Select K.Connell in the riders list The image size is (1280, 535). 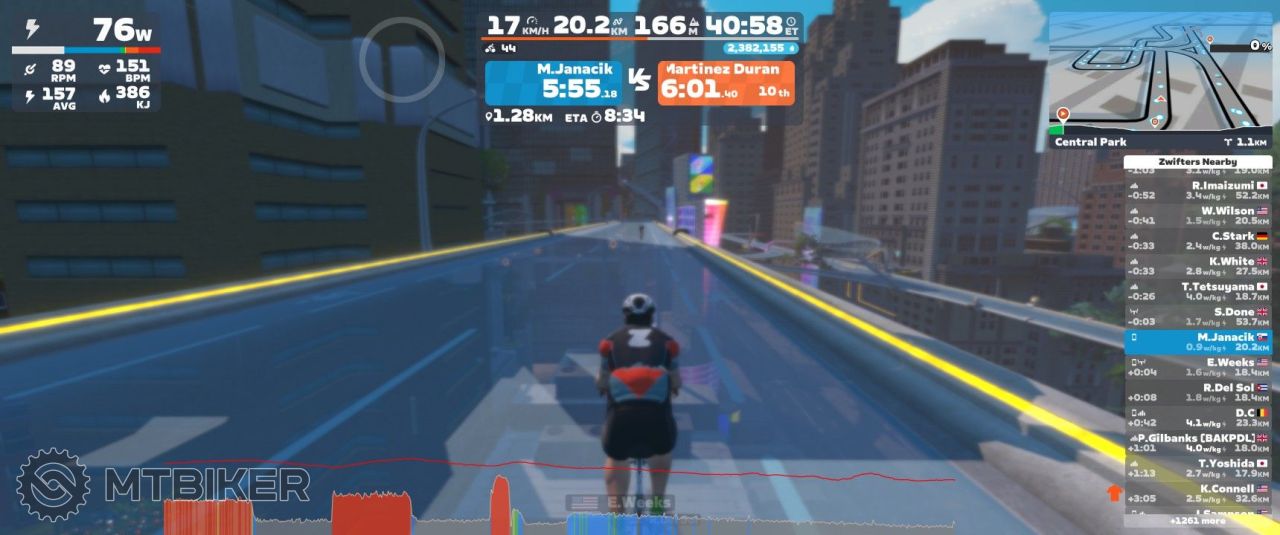tap(1198, 493)
